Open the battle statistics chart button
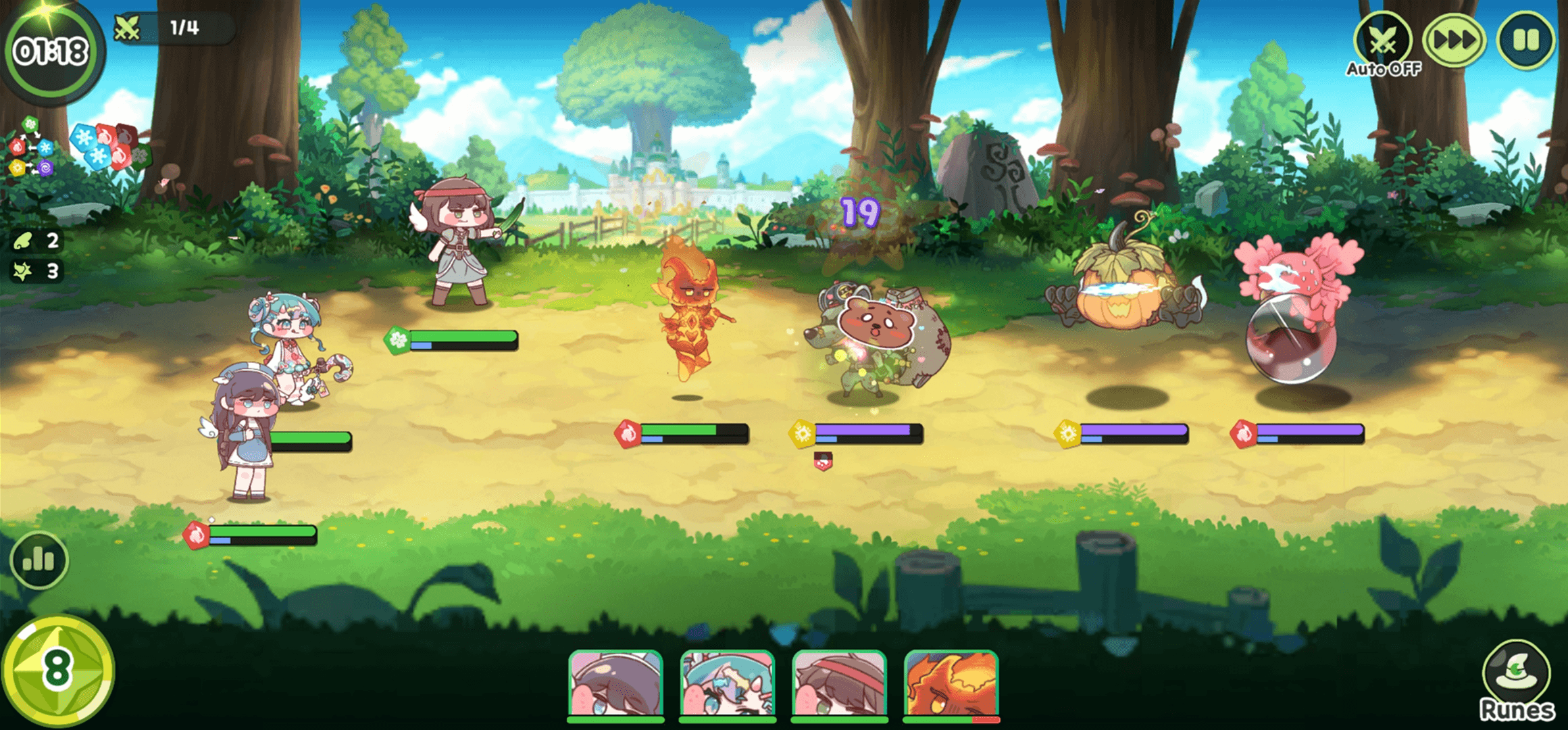The width and height of the screenshot is (1568, 730). pos(39,560)
